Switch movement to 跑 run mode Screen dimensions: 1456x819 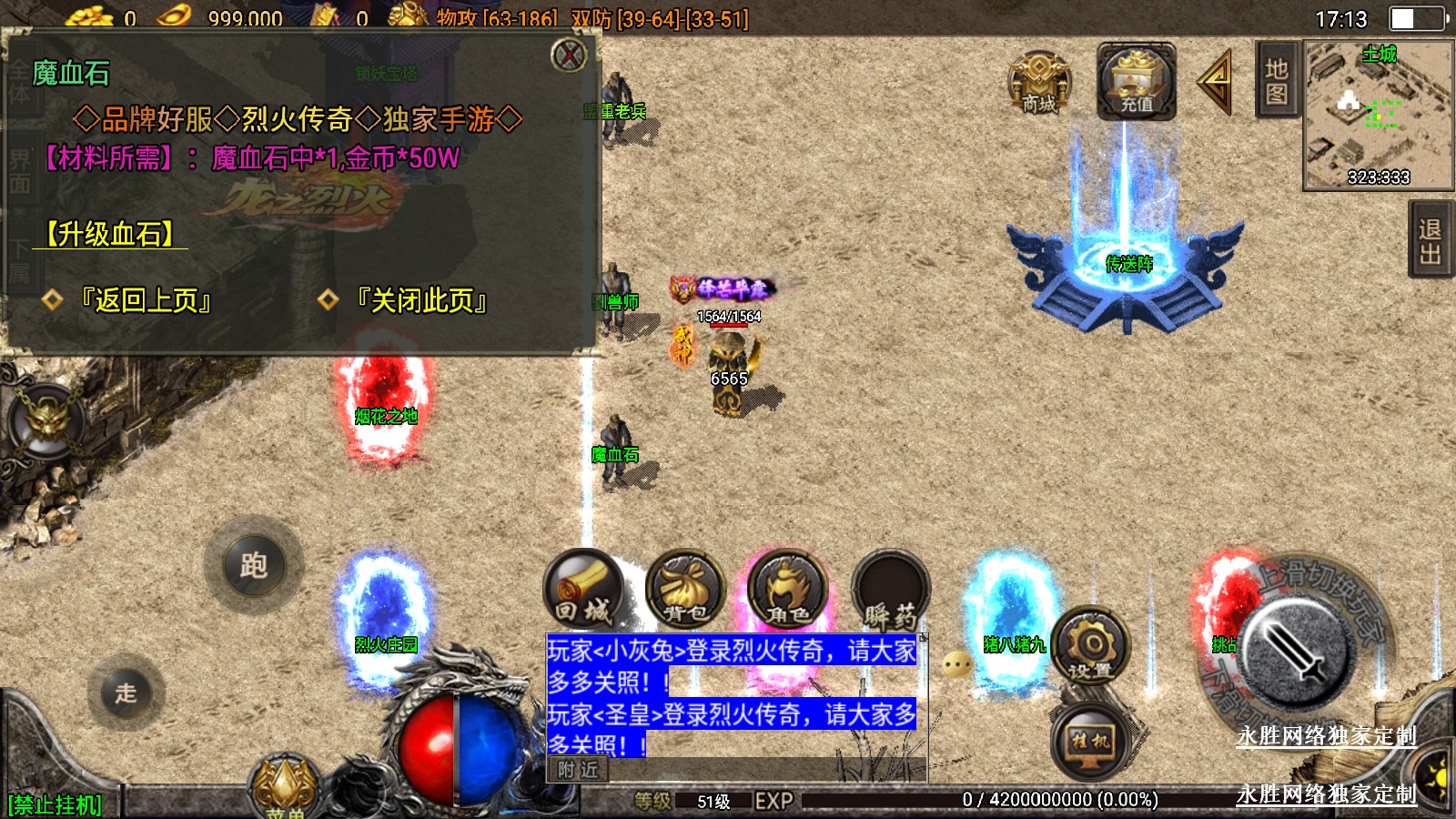(254, 565)
